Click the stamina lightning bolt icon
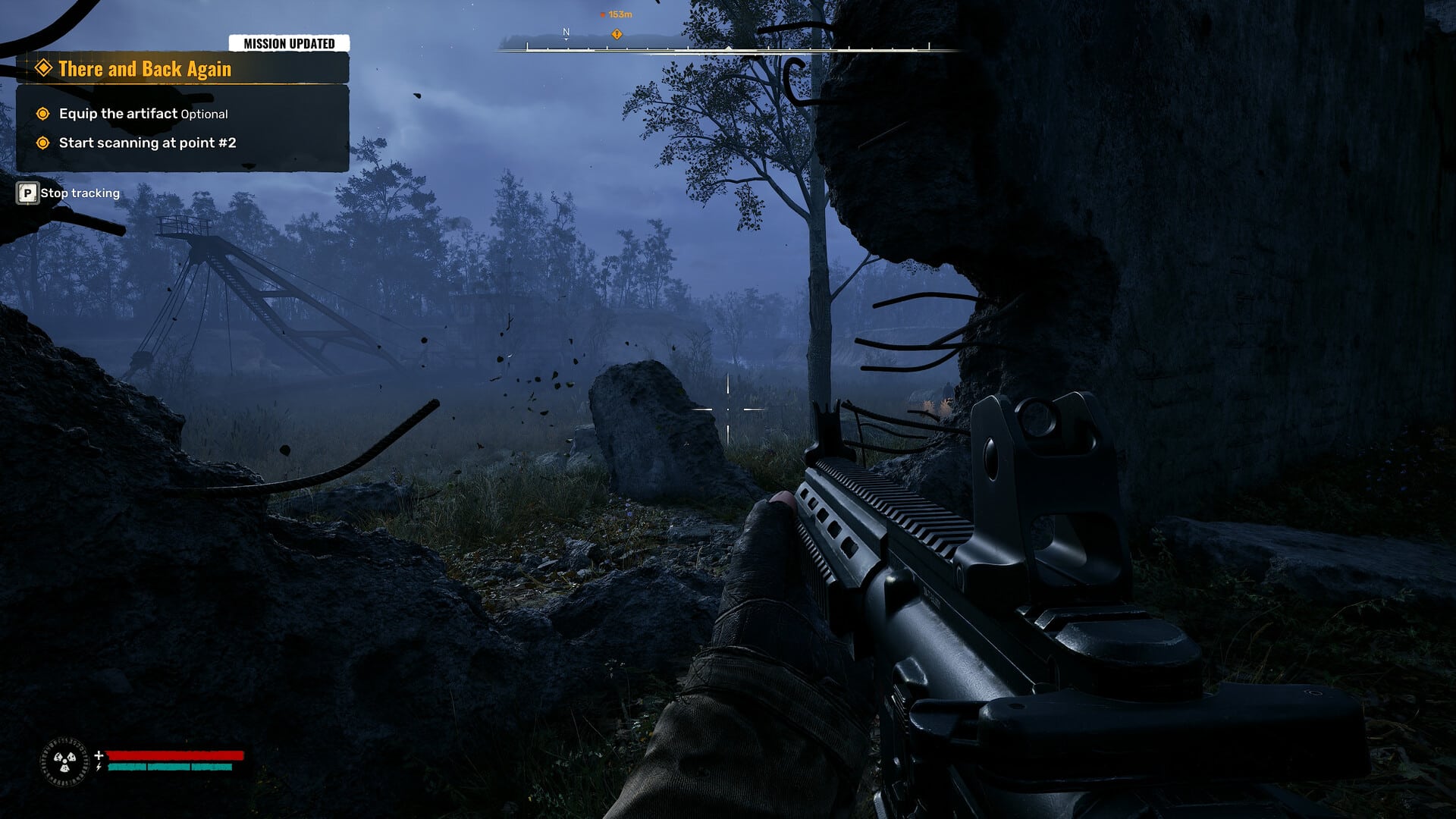1456x819 pixels. click(x=99, y=767)
